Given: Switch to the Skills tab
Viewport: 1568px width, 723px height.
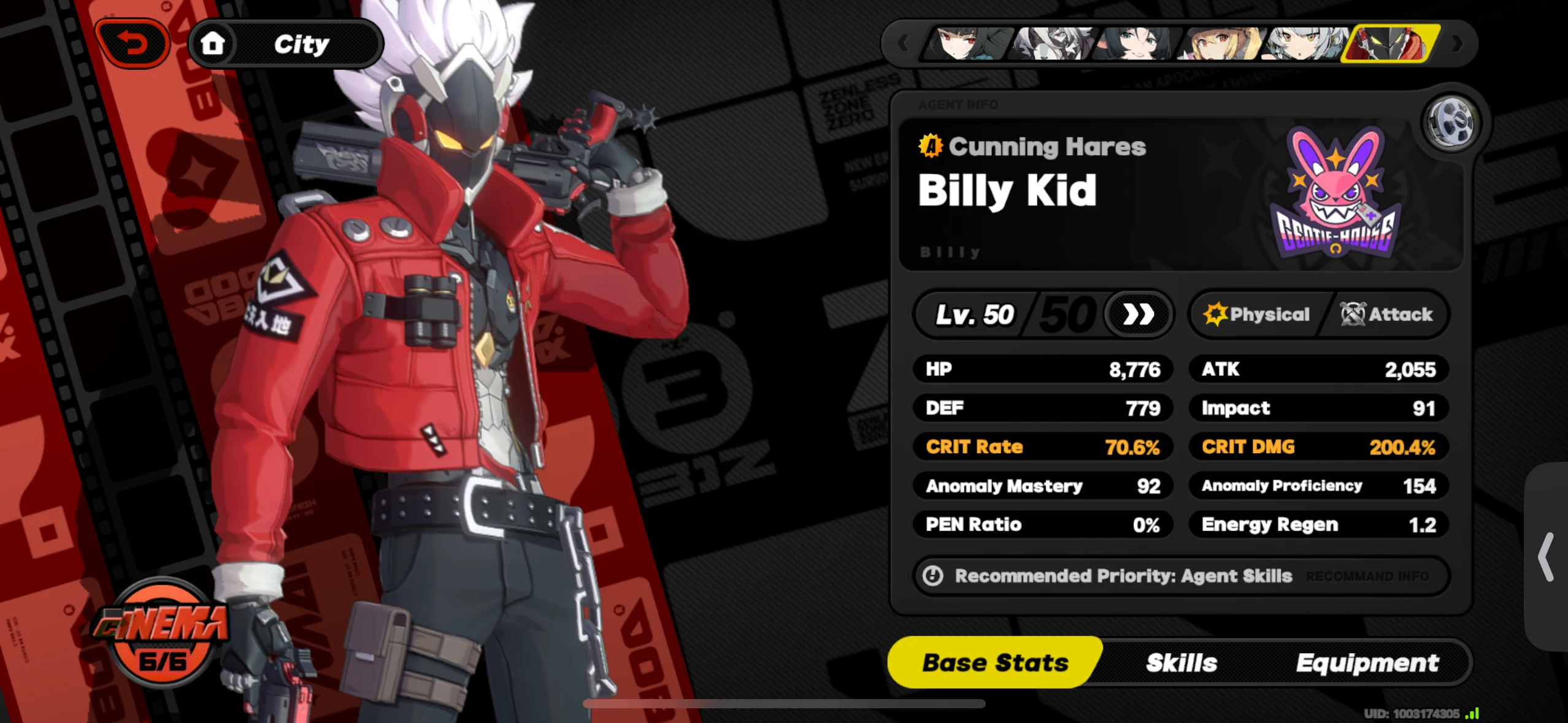Looking at the screenshot, I should pos(1181,662).
